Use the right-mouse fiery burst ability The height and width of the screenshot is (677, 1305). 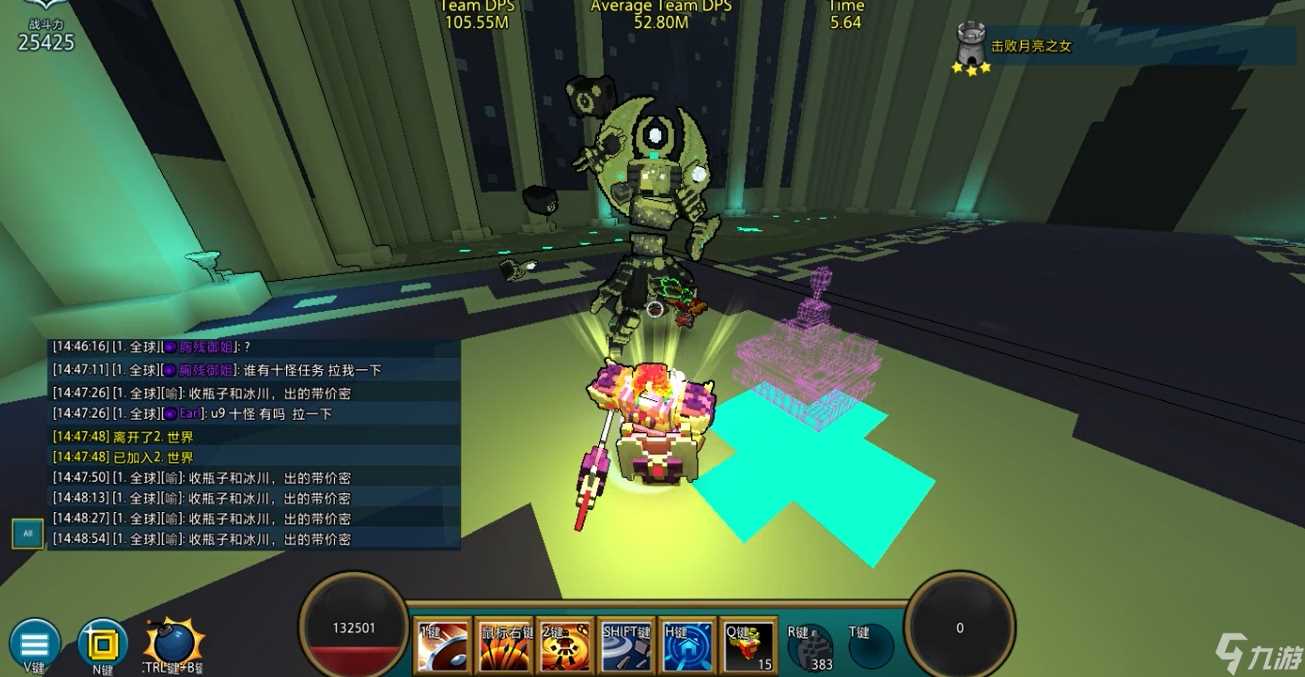pyautogui.click(x=503, y=645)
